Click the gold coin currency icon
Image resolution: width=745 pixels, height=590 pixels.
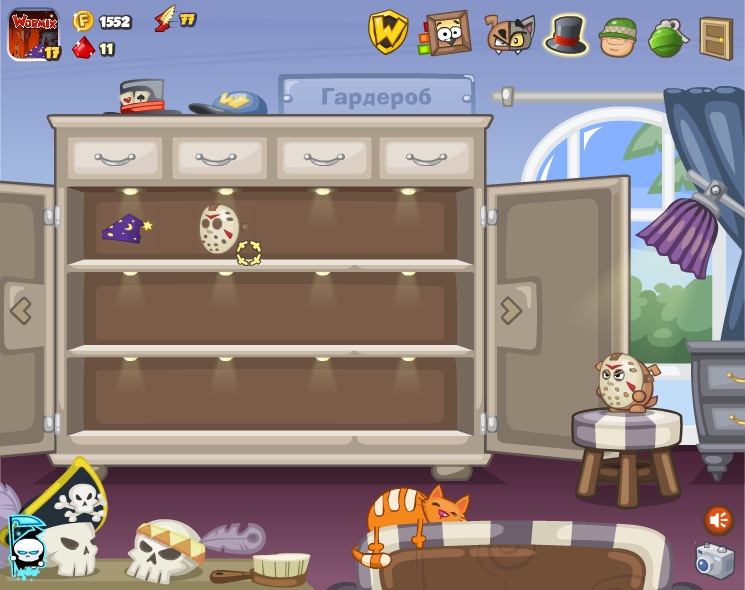pyautogui.click(x=84, y=21)
